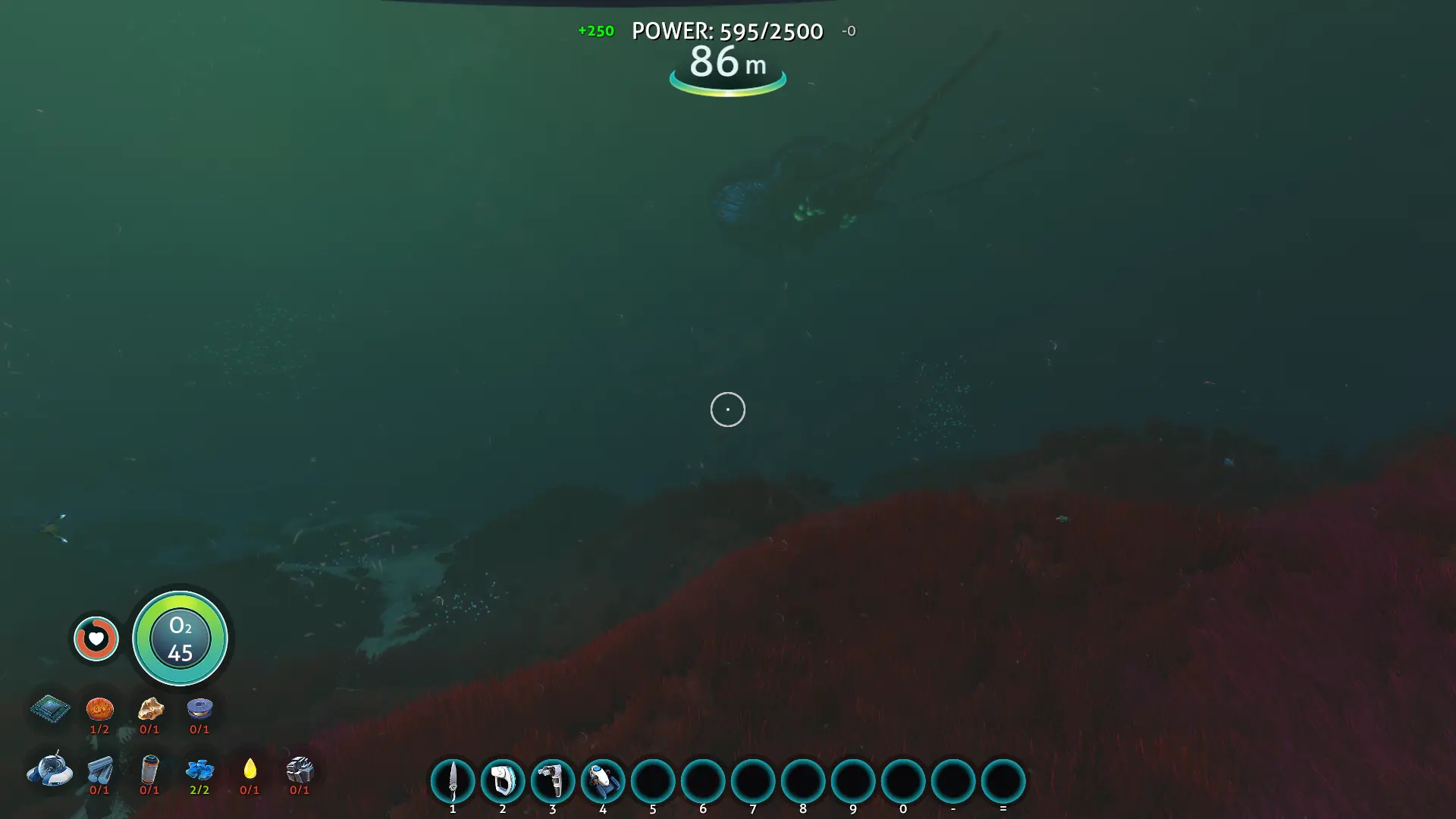Click the lubricant ingredient icon
Screen dimensions: 1456x819
pos(249,770)
